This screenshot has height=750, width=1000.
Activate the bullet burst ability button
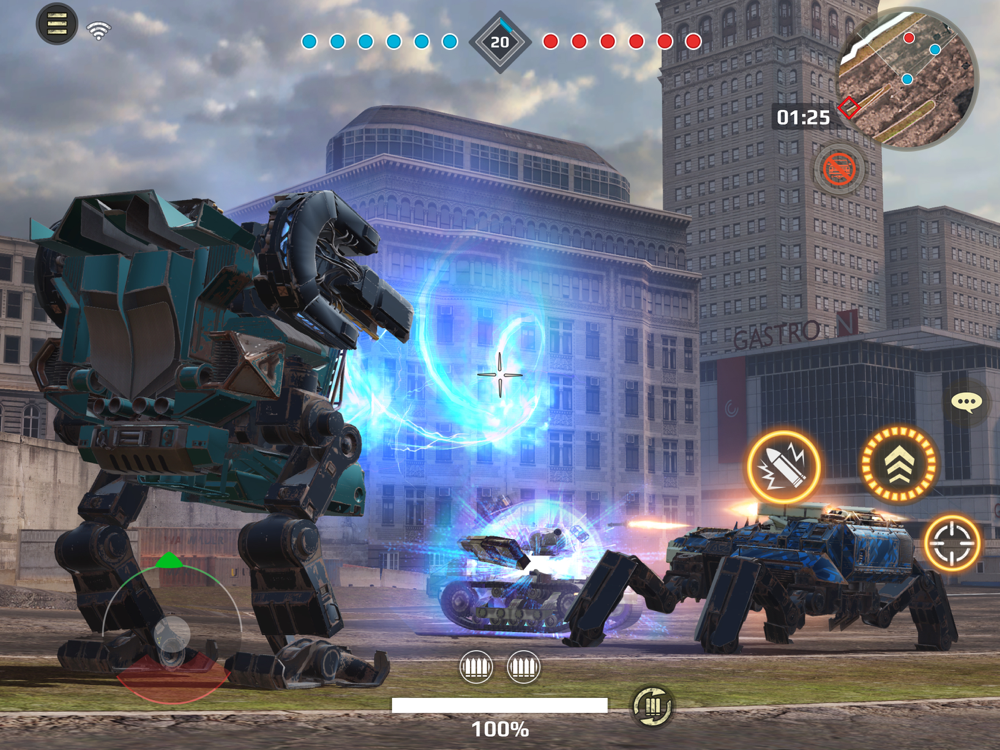point(783,466)
